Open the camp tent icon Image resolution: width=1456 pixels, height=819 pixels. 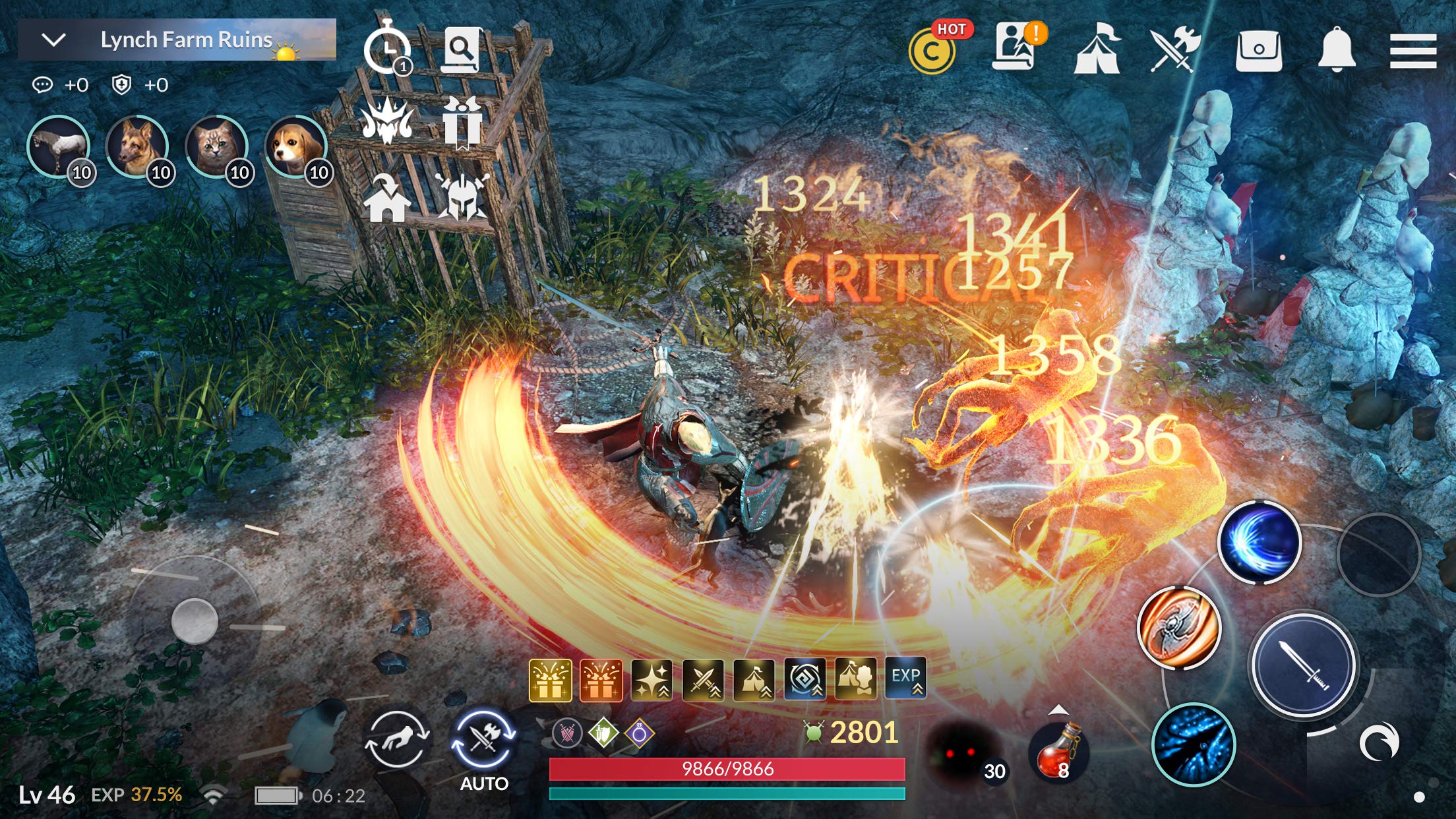1097,49
